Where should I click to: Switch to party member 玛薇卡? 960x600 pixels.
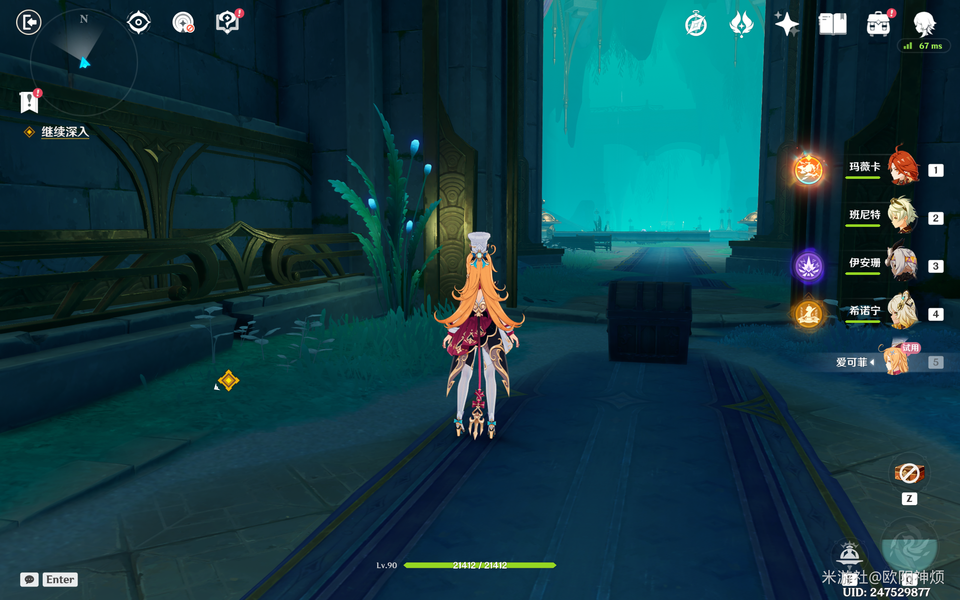click(x=900, y=168)
